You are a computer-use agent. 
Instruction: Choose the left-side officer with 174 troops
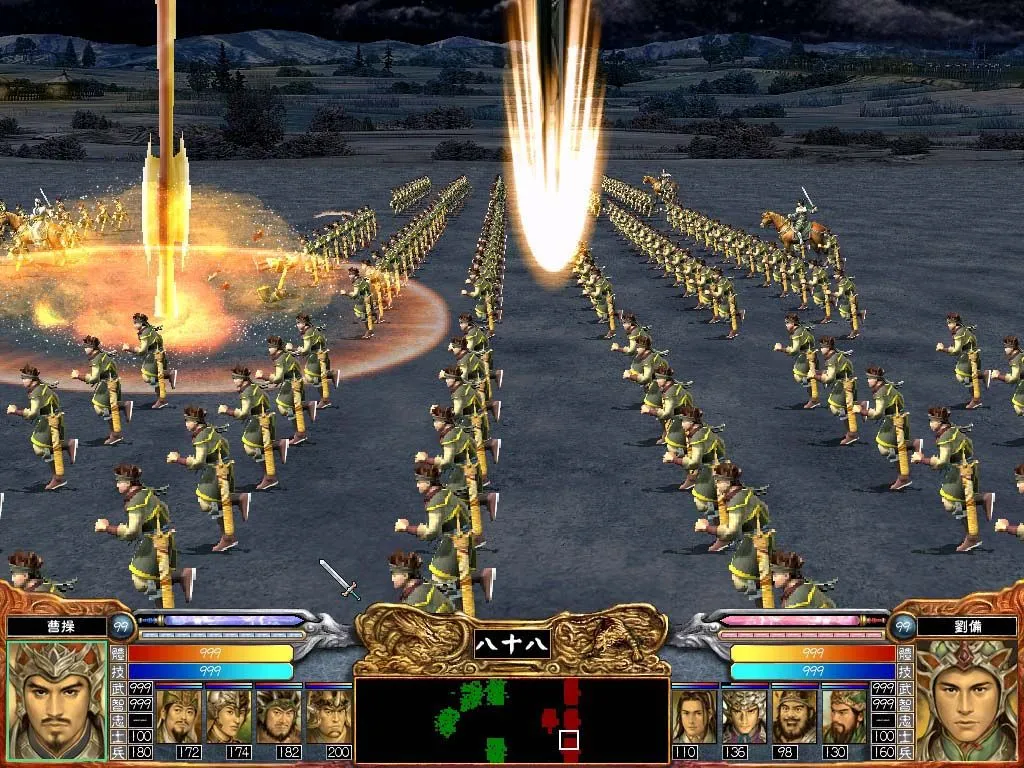pyautogui.click(x=229, y=715)
